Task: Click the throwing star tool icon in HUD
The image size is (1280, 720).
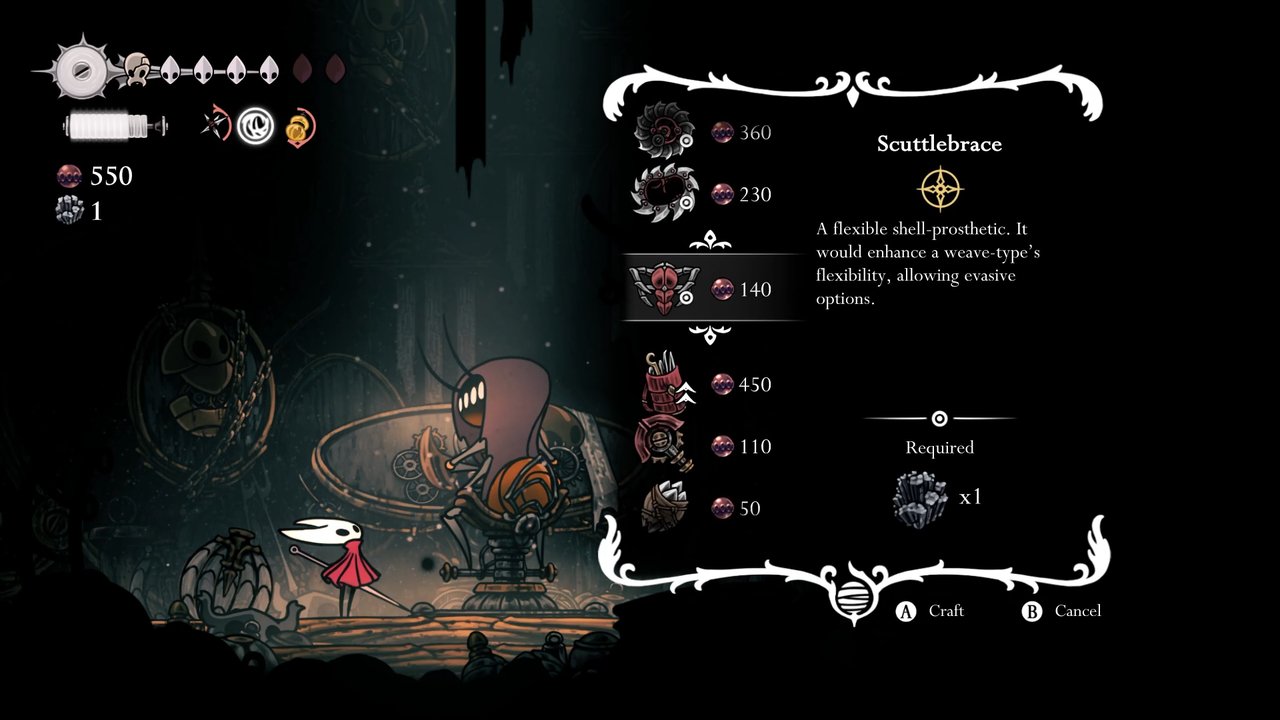Action: pos(215,126)
